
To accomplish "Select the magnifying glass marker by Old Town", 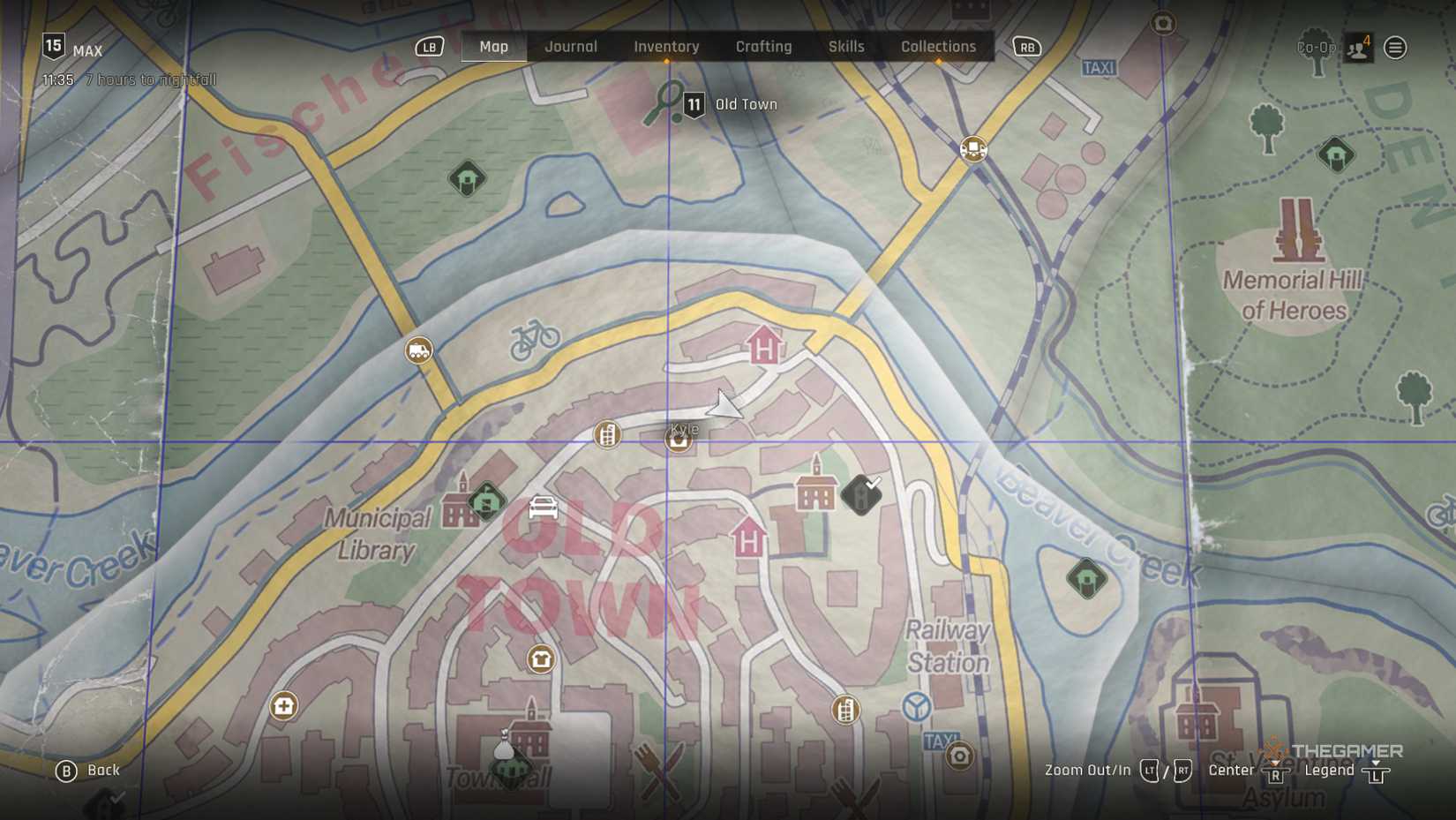I will (664, 102).
